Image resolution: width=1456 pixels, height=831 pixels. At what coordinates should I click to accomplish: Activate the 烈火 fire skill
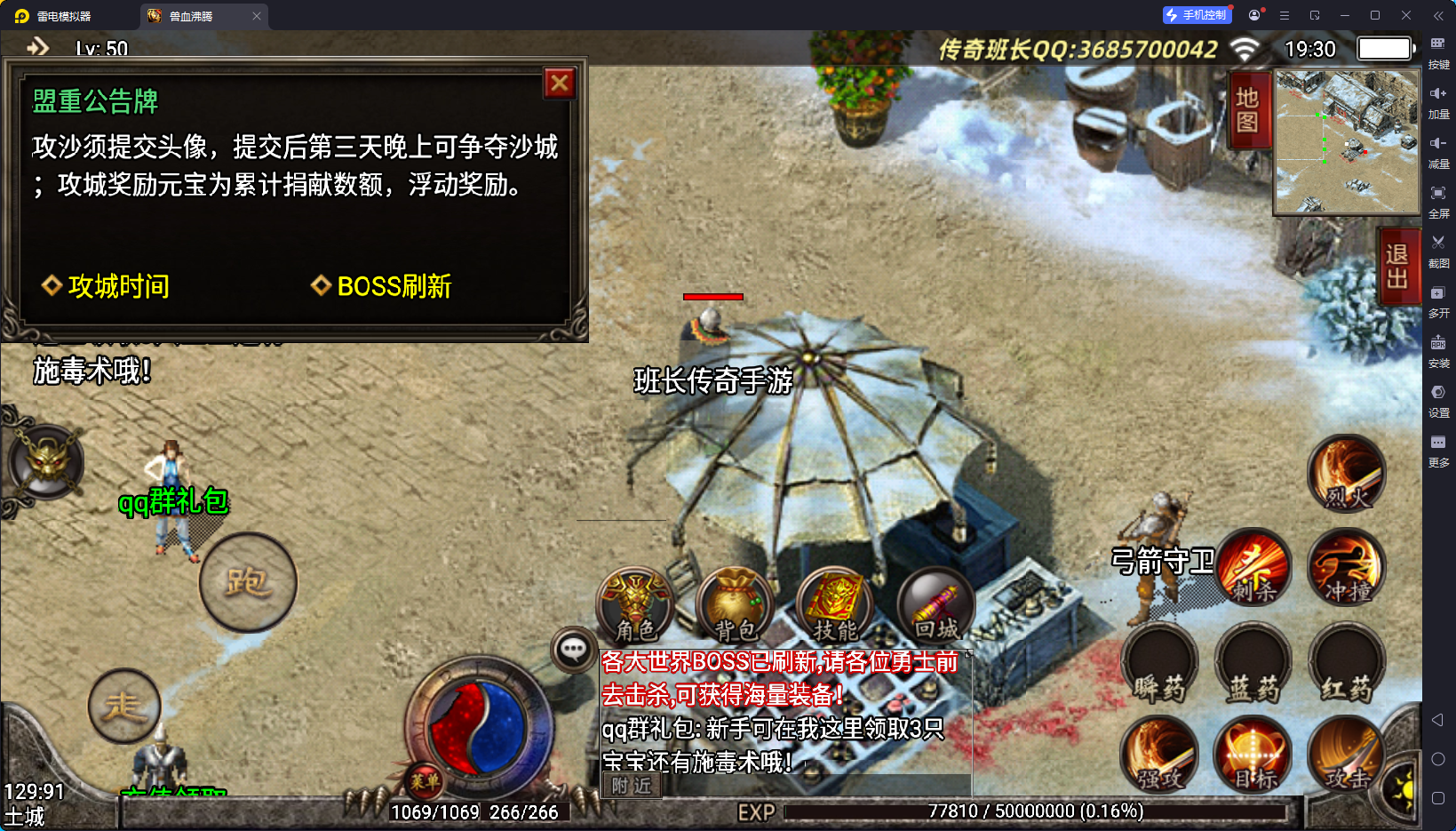1347,474
